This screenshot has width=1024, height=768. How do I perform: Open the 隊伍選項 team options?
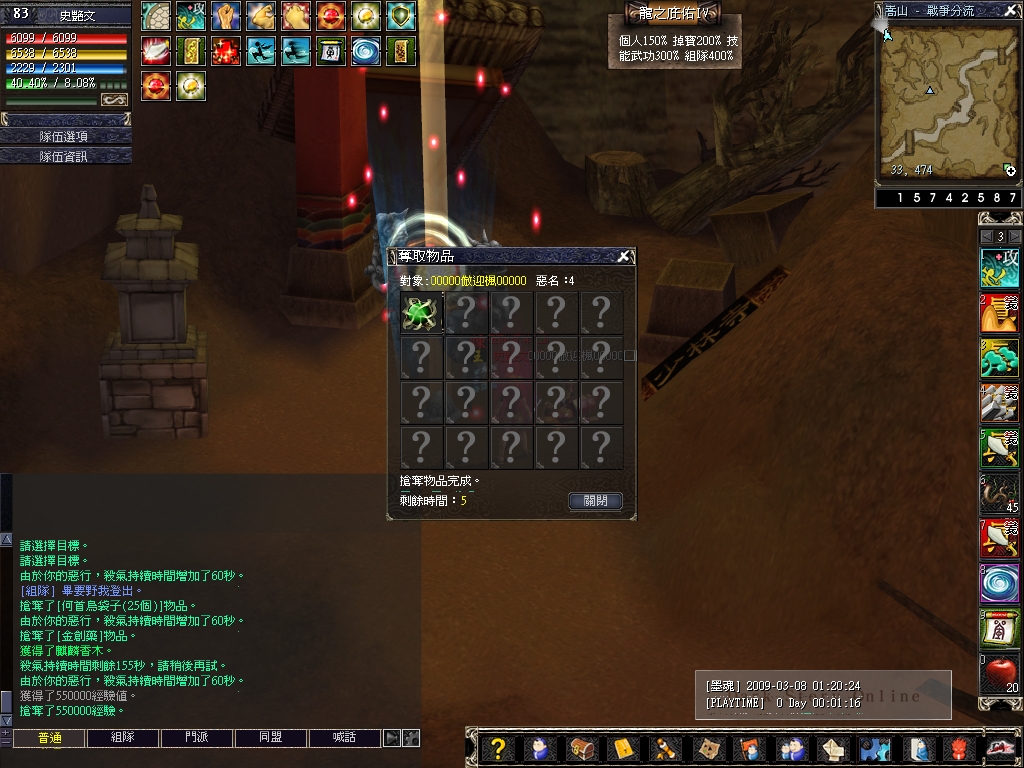point(65,136)
